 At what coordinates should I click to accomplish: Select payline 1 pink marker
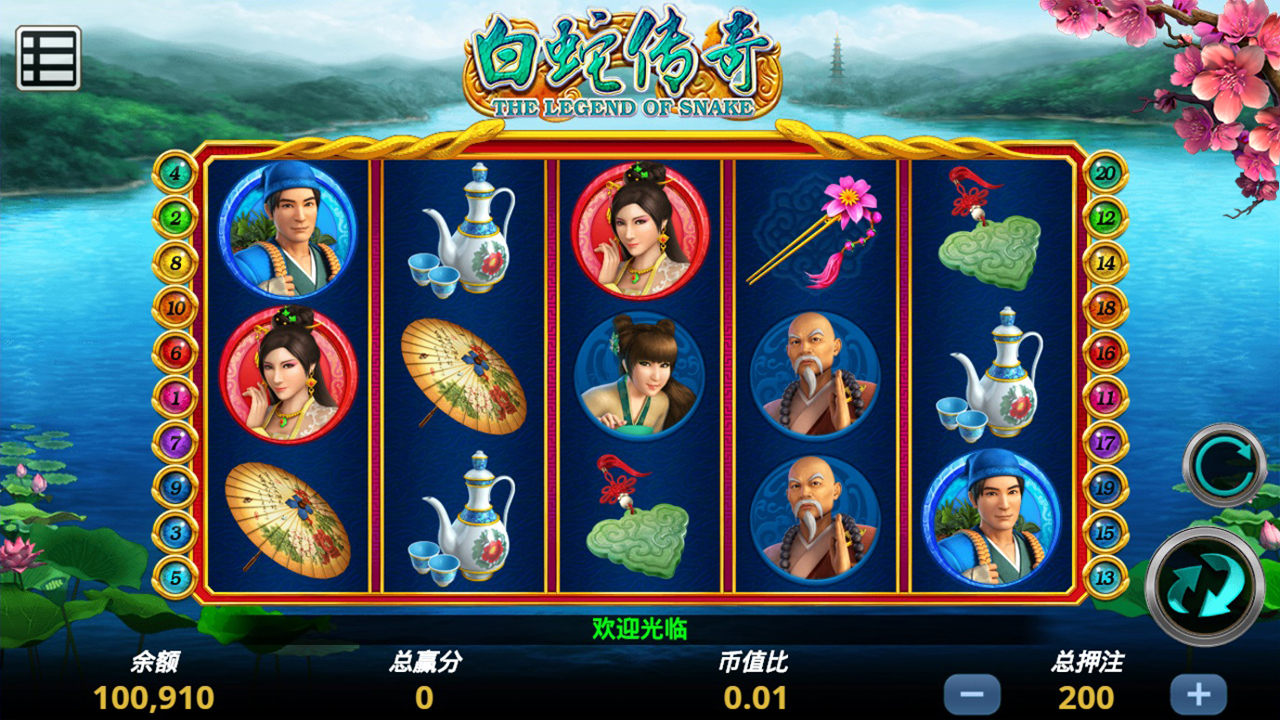176,398
